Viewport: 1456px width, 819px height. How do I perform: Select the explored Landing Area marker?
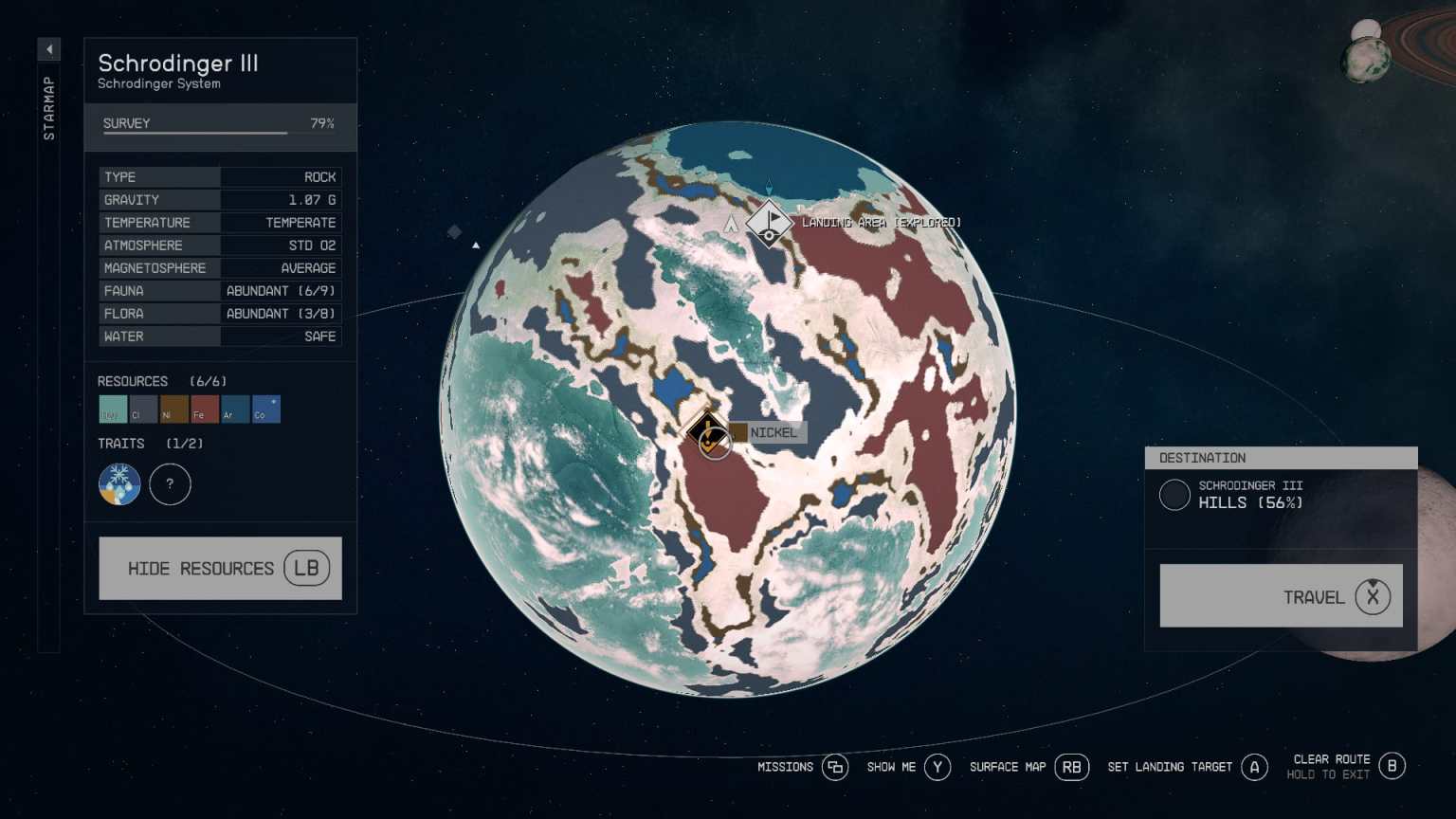click(770, 223)
